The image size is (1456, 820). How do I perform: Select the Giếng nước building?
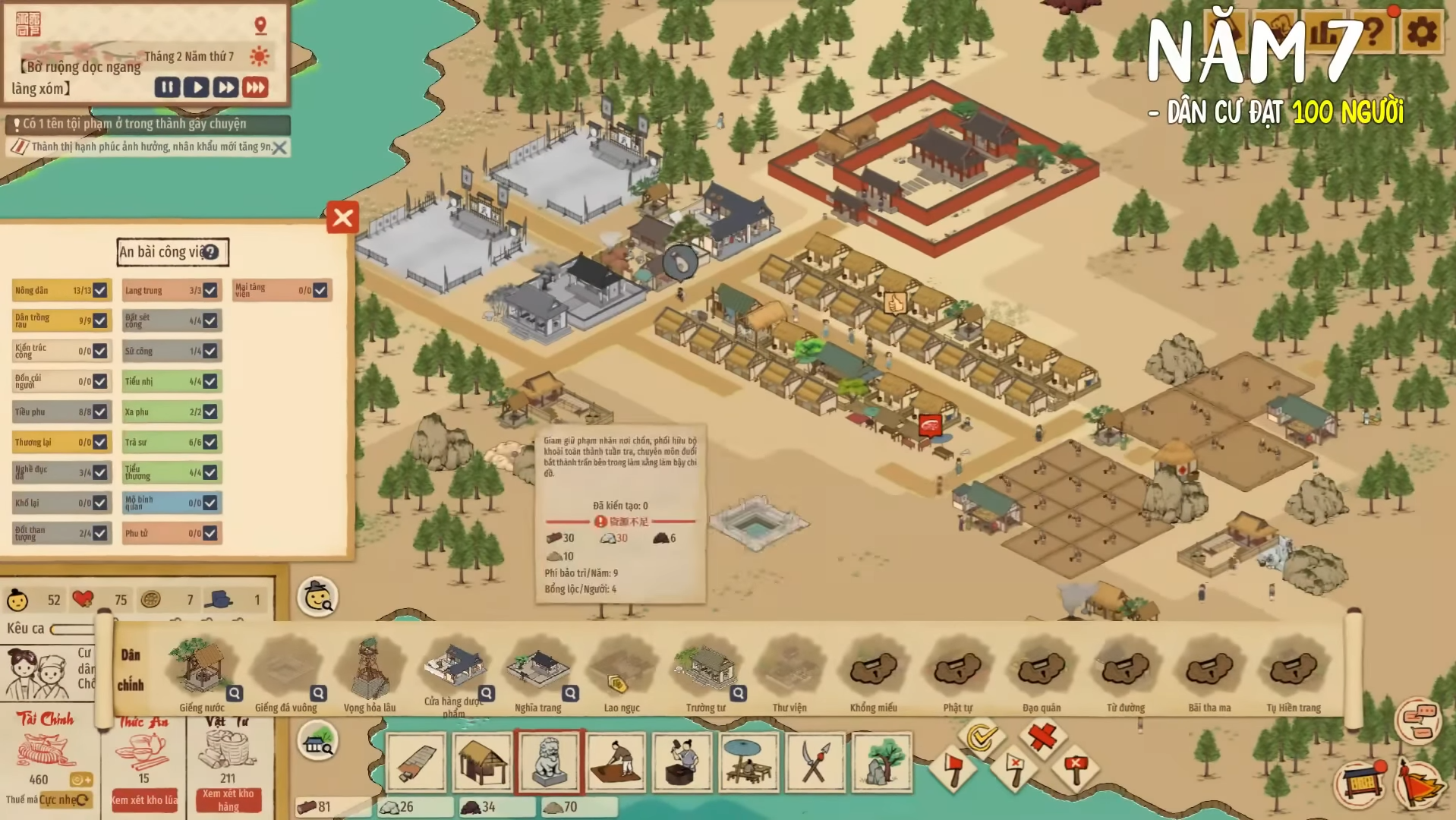tap(200, 668)
